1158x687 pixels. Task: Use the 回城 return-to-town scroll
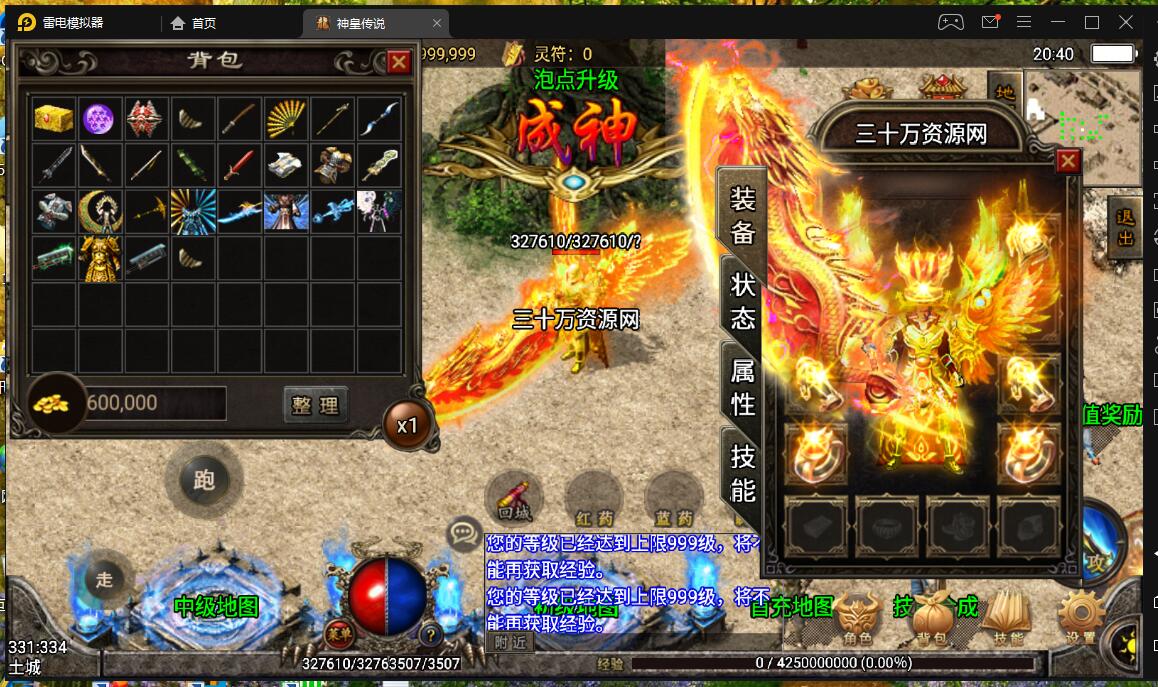514,497
